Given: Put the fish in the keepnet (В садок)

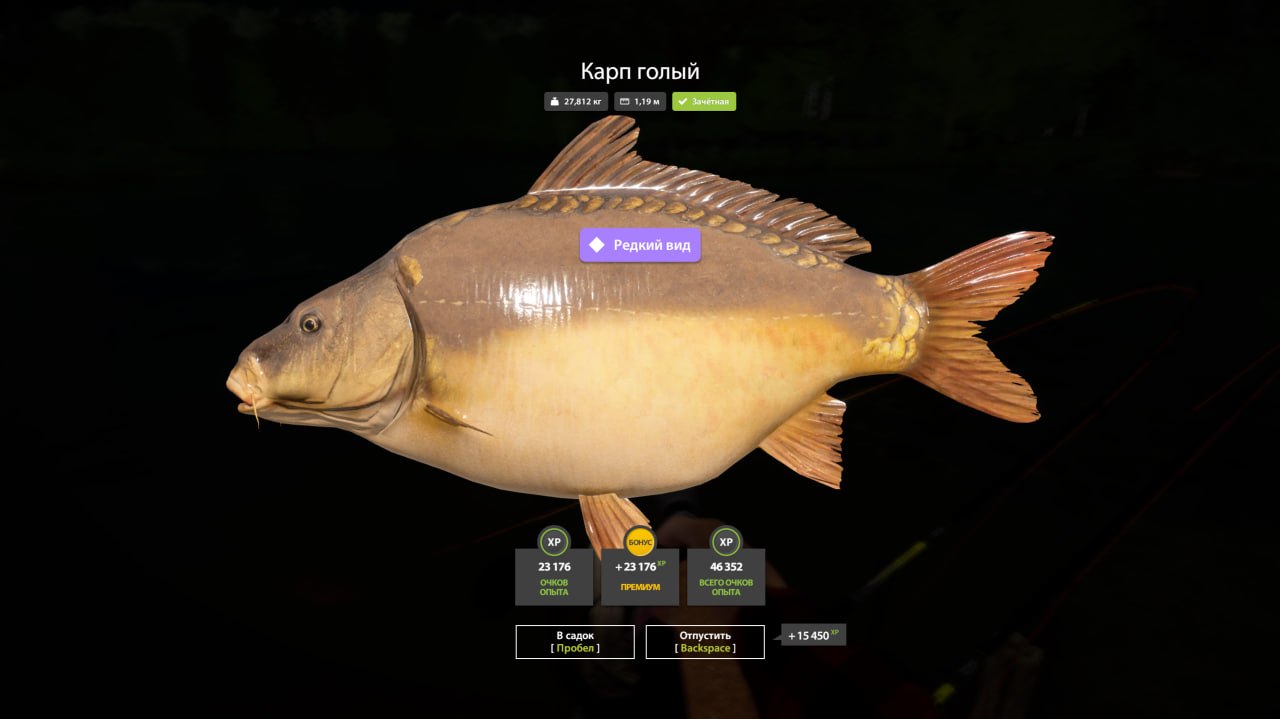Looking at the screenshot, I should click(x=575, y=642).
